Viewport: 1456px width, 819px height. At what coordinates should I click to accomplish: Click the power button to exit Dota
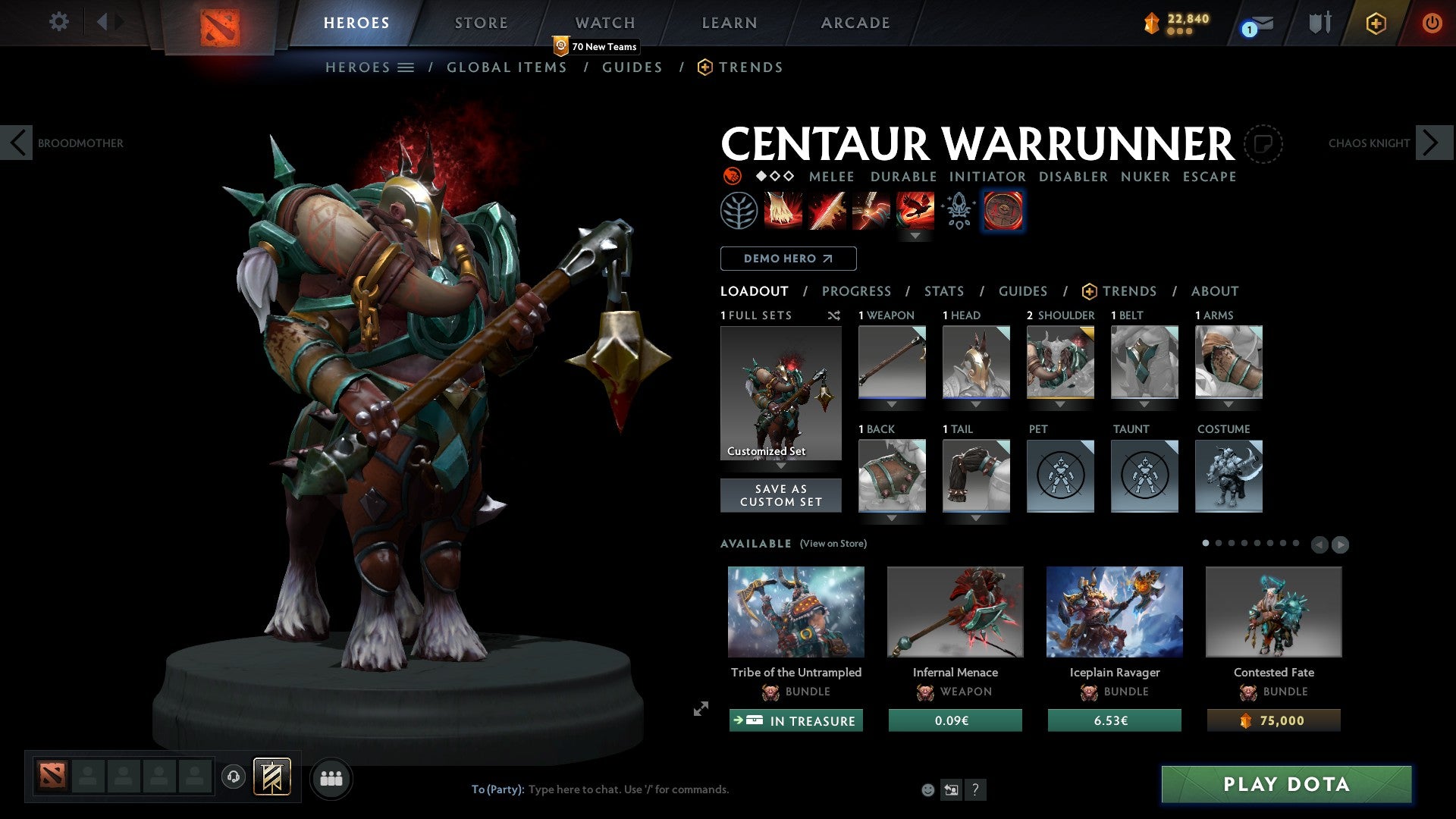pos(1432,23)
